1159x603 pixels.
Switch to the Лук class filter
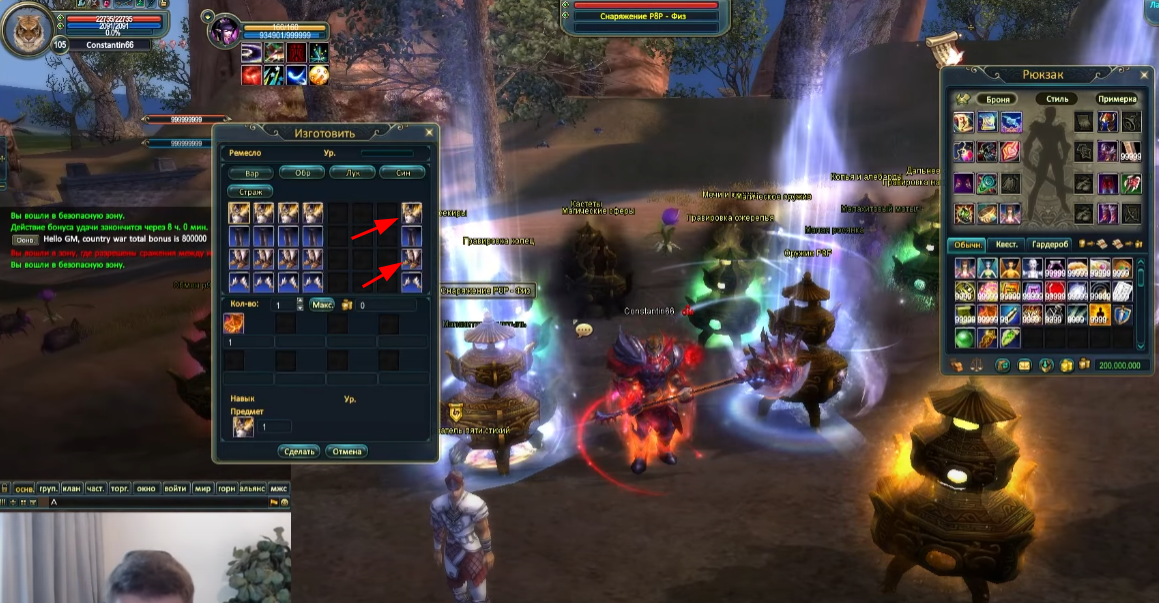tap(352, 172)
